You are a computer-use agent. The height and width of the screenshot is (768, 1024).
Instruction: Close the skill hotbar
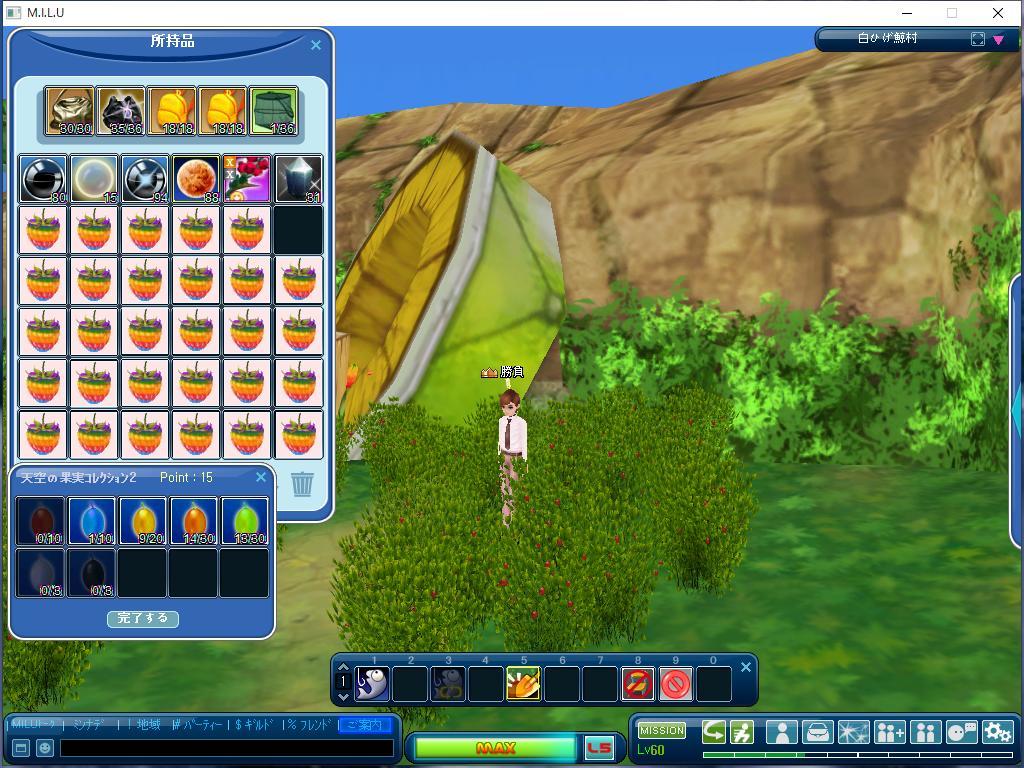coord(745,667)
